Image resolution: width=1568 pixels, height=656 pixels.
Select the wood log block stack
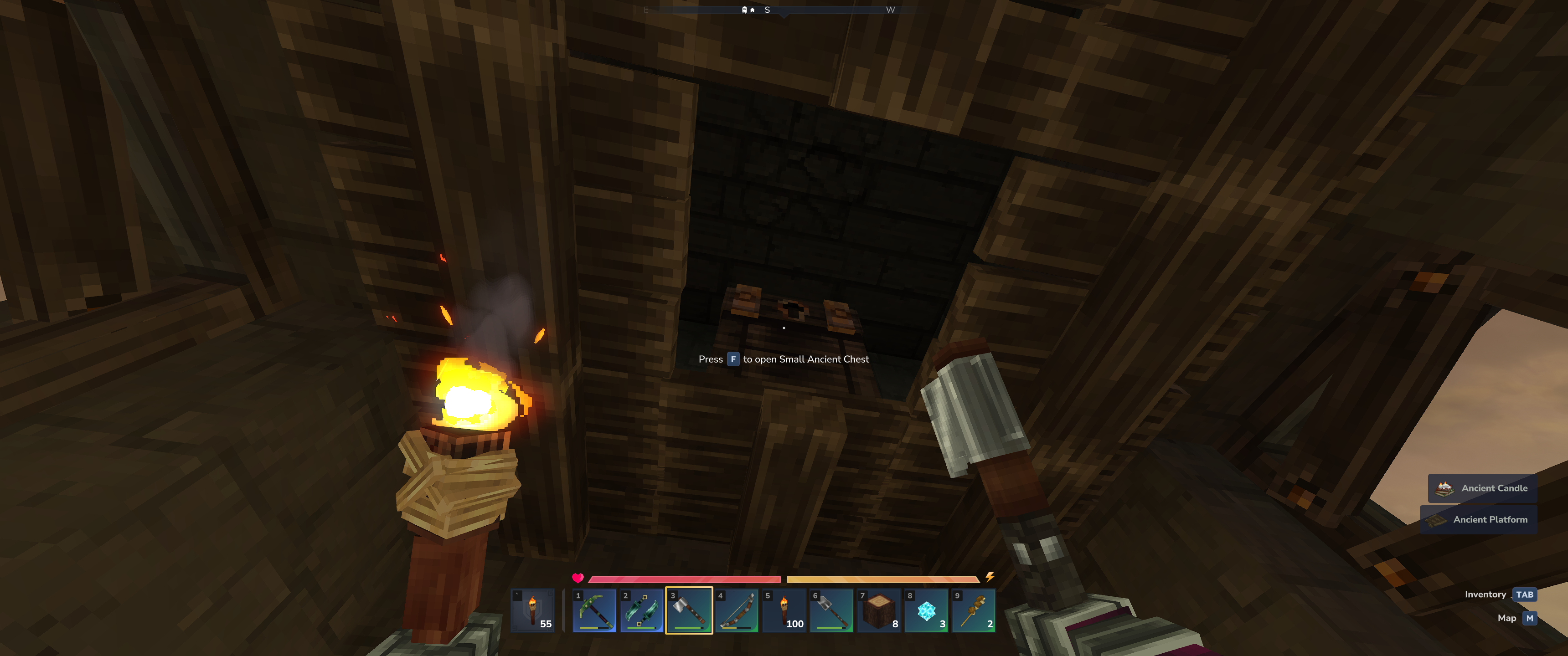point(879,610)
